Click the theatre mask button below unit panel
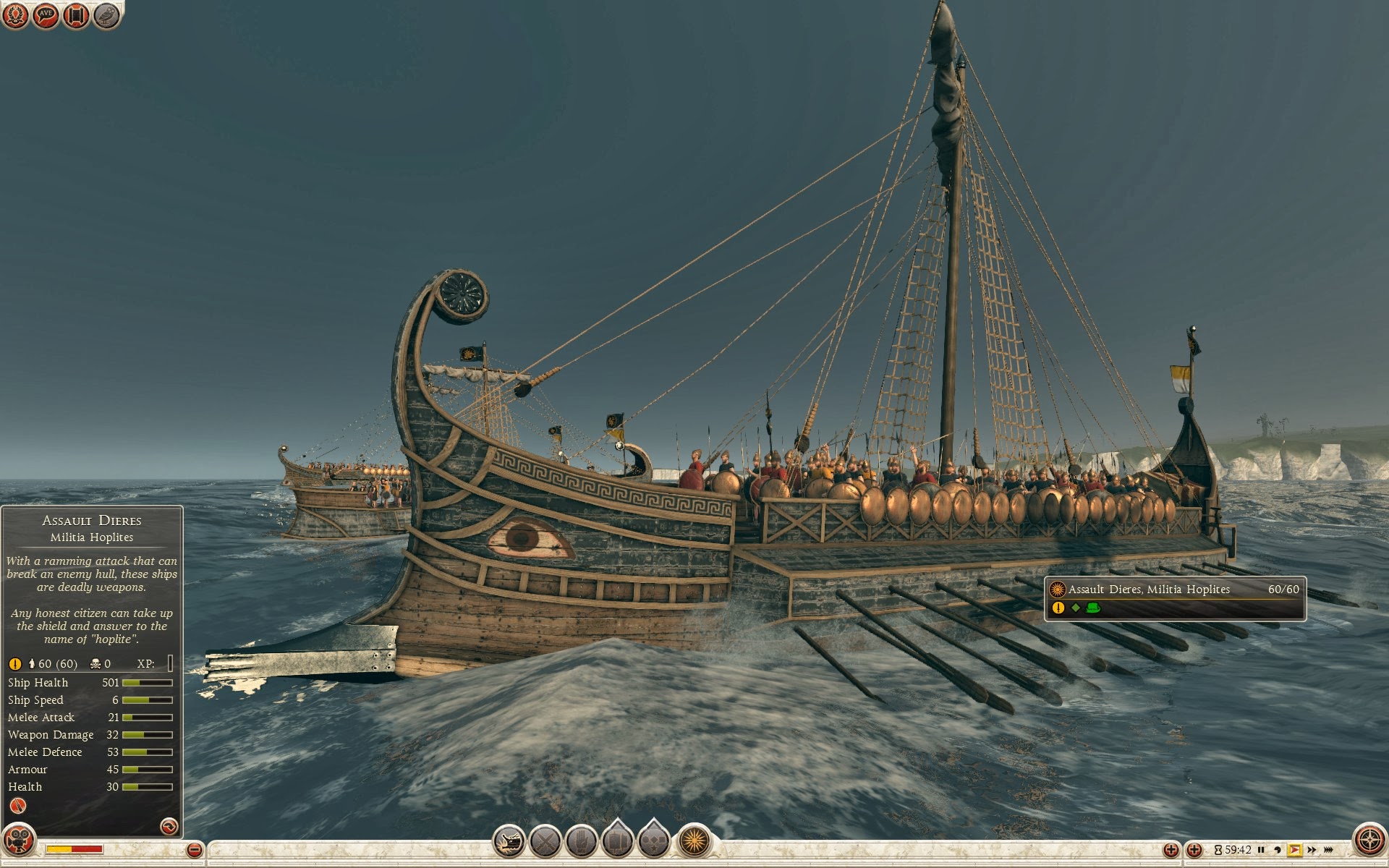This screenshot has width=1389, height=868. pyautogui.click(x=19, y=841)
